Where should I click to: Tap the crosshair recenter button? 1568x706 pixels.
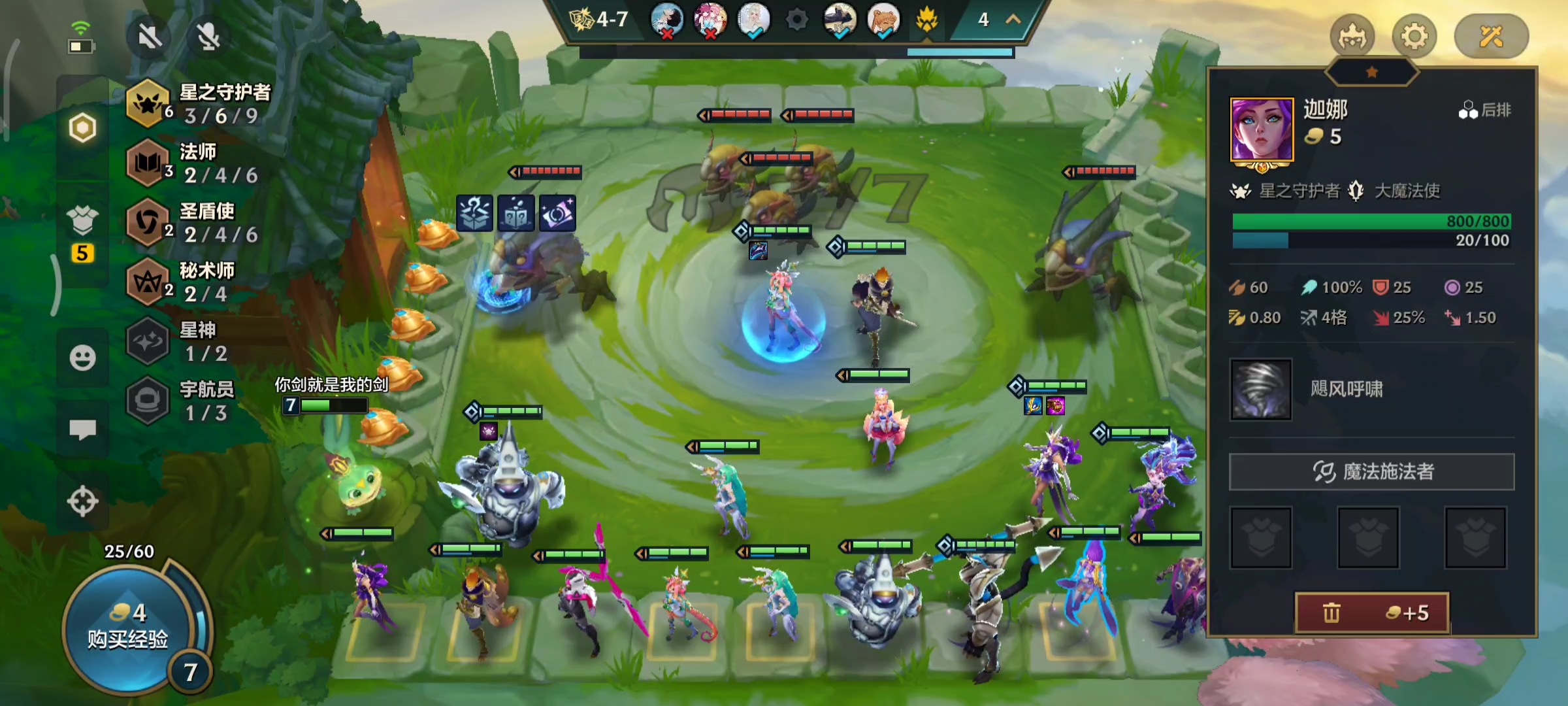click(82, 501)
